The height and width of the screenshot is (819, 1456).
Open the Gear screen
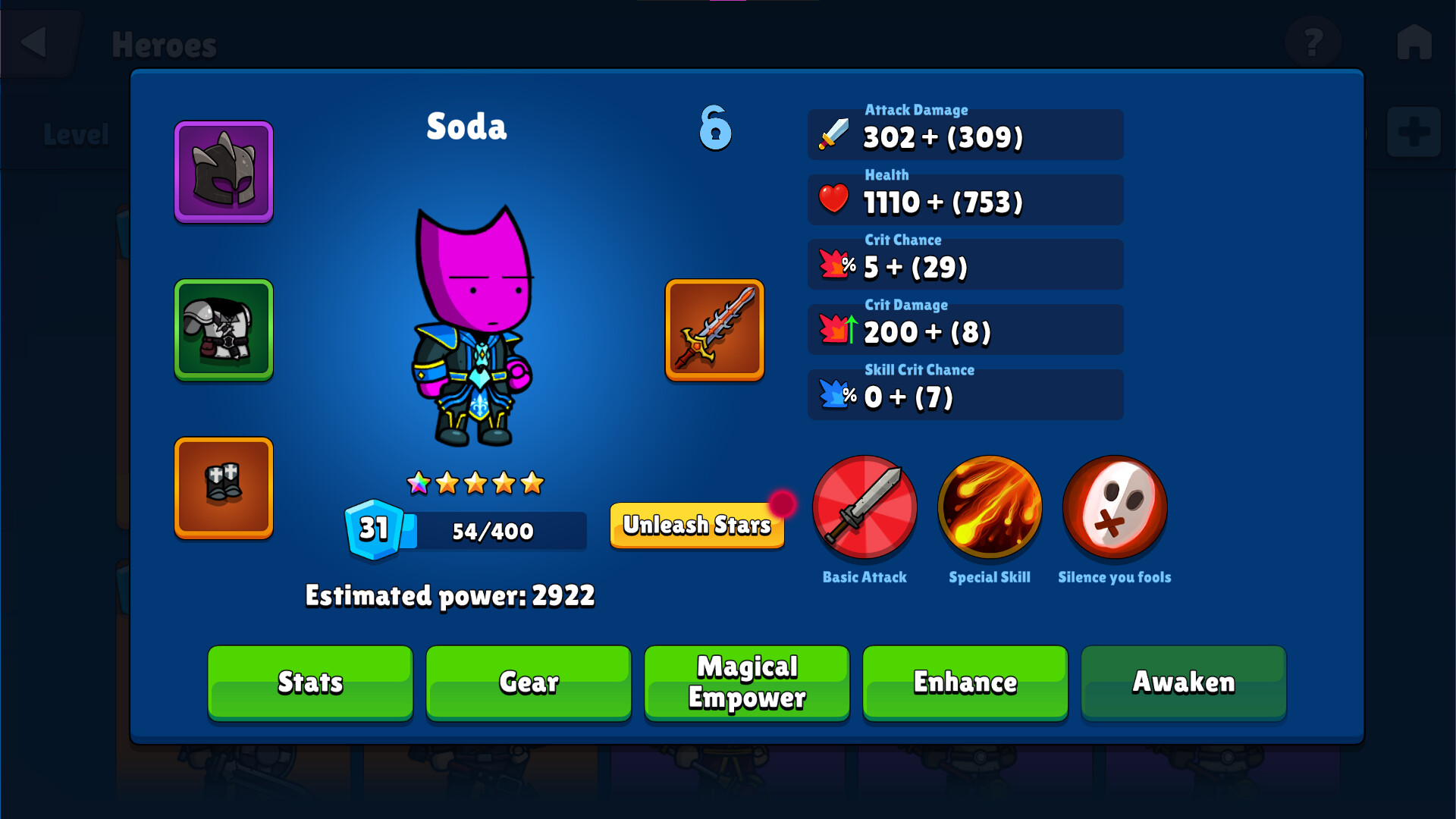pos(528,682)
